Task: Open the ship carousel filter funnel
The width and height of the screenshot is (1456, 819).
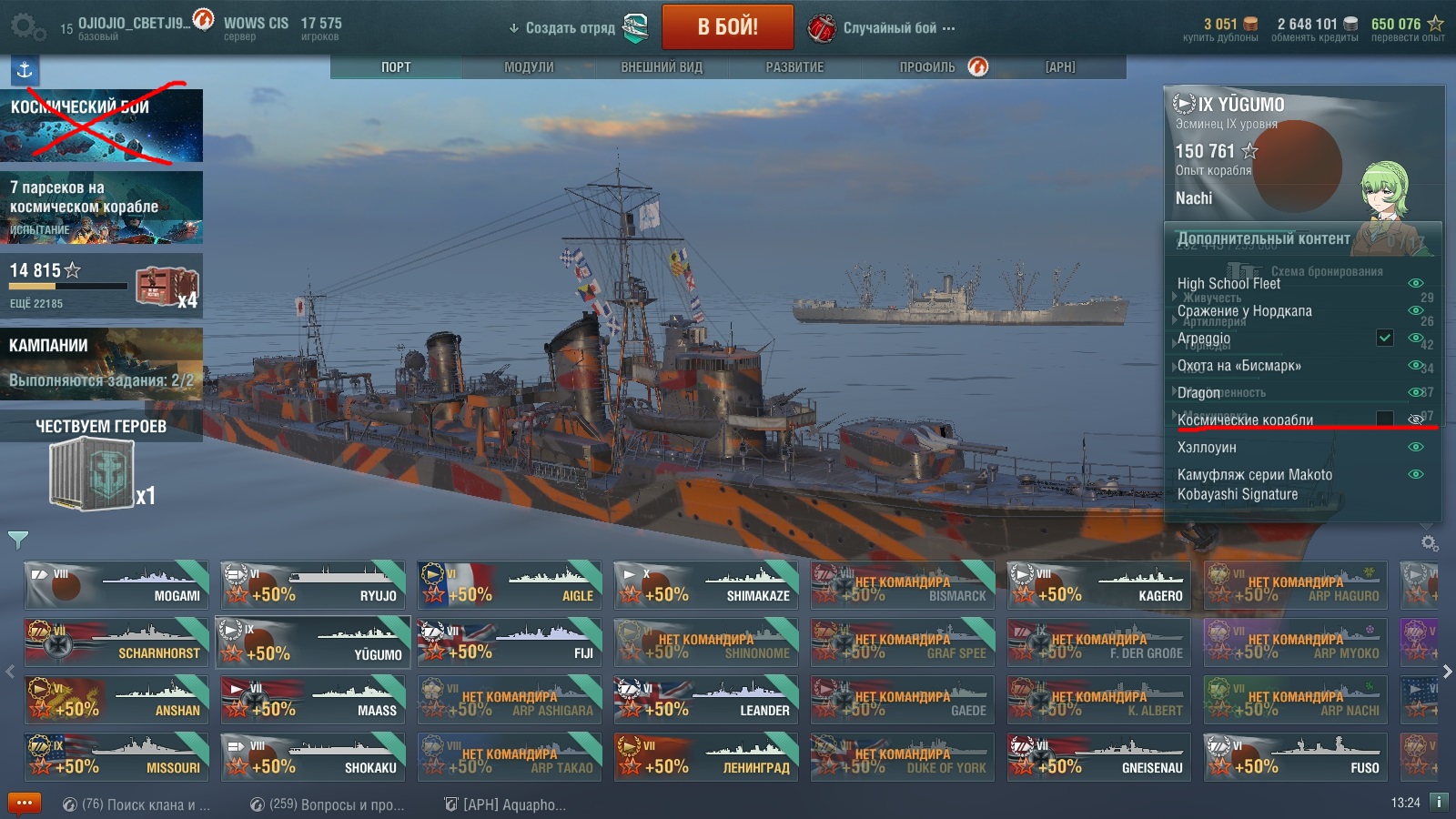Action: pyautogui.click(x=17, y=540)
